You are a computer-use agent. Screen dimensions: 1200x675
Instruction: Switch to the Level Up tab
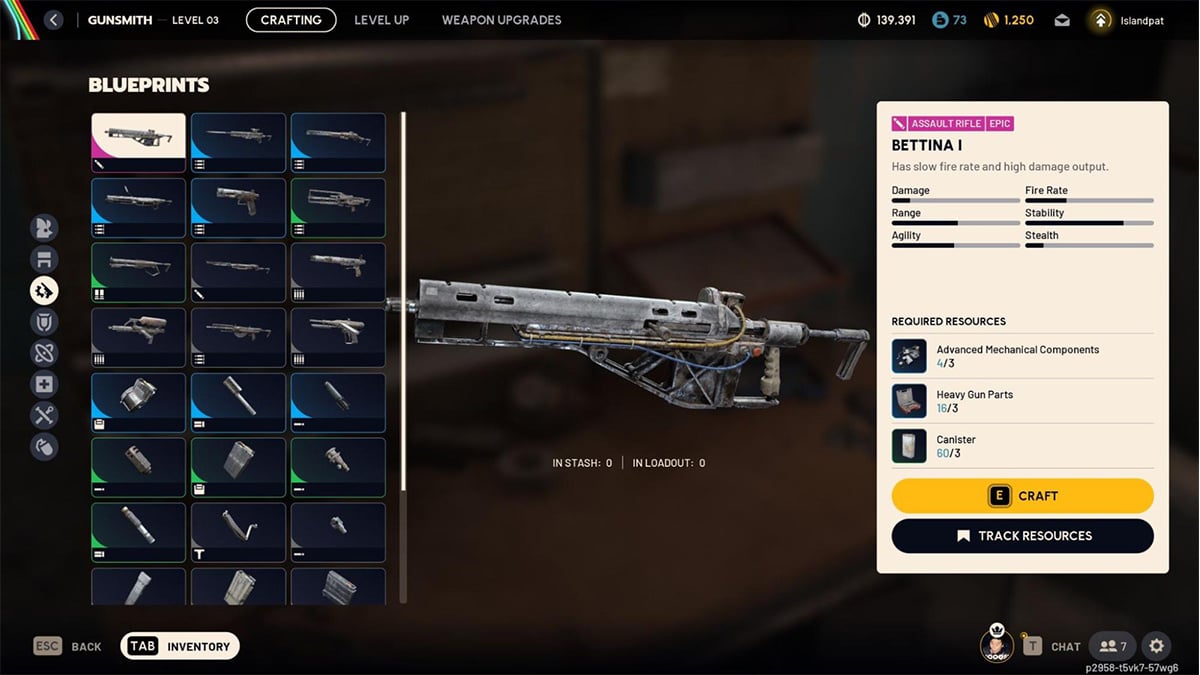coord(381,20)
